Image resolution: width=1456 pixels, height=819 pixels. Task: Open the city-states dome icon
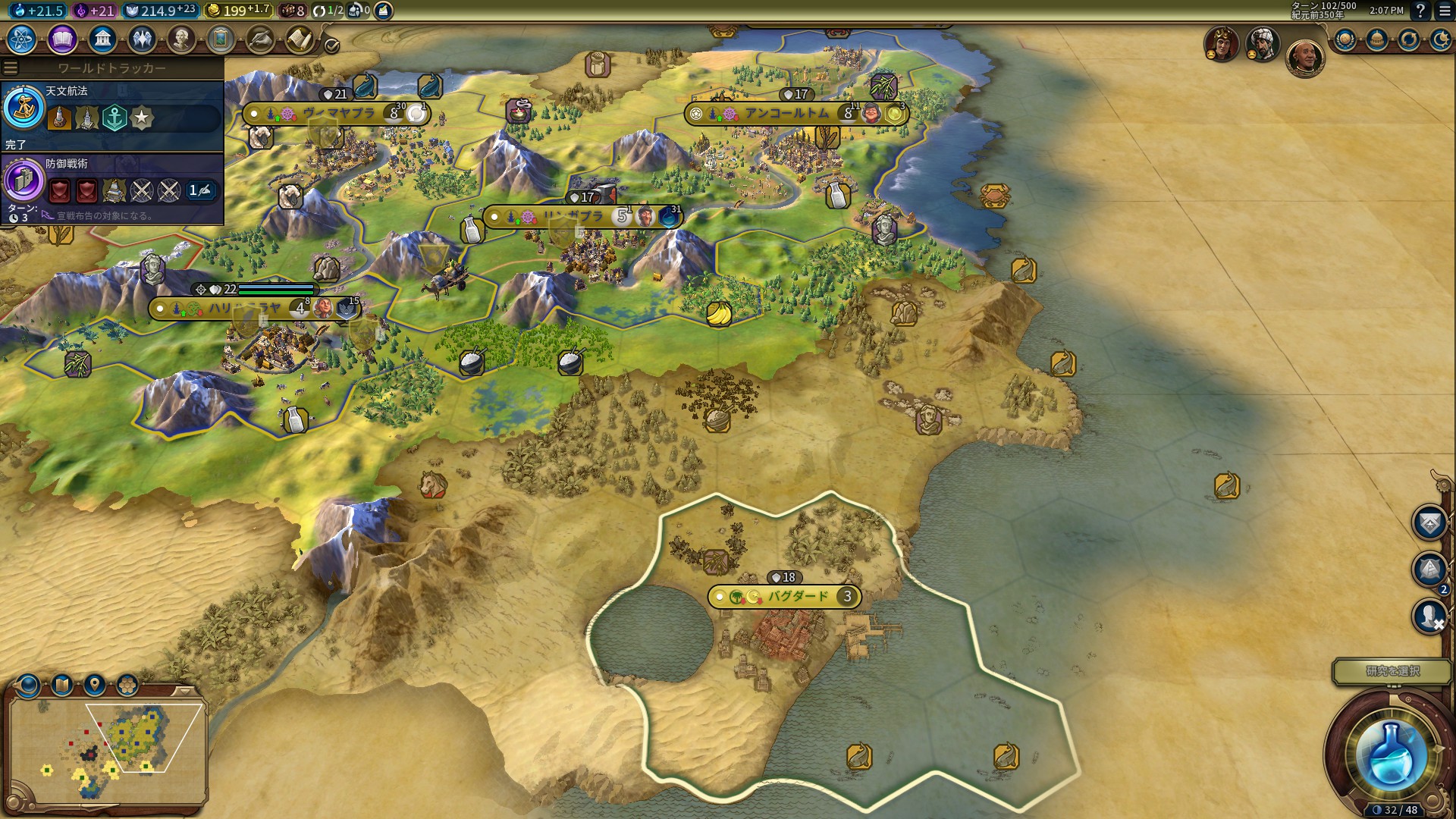click(x=1377, y=39)
